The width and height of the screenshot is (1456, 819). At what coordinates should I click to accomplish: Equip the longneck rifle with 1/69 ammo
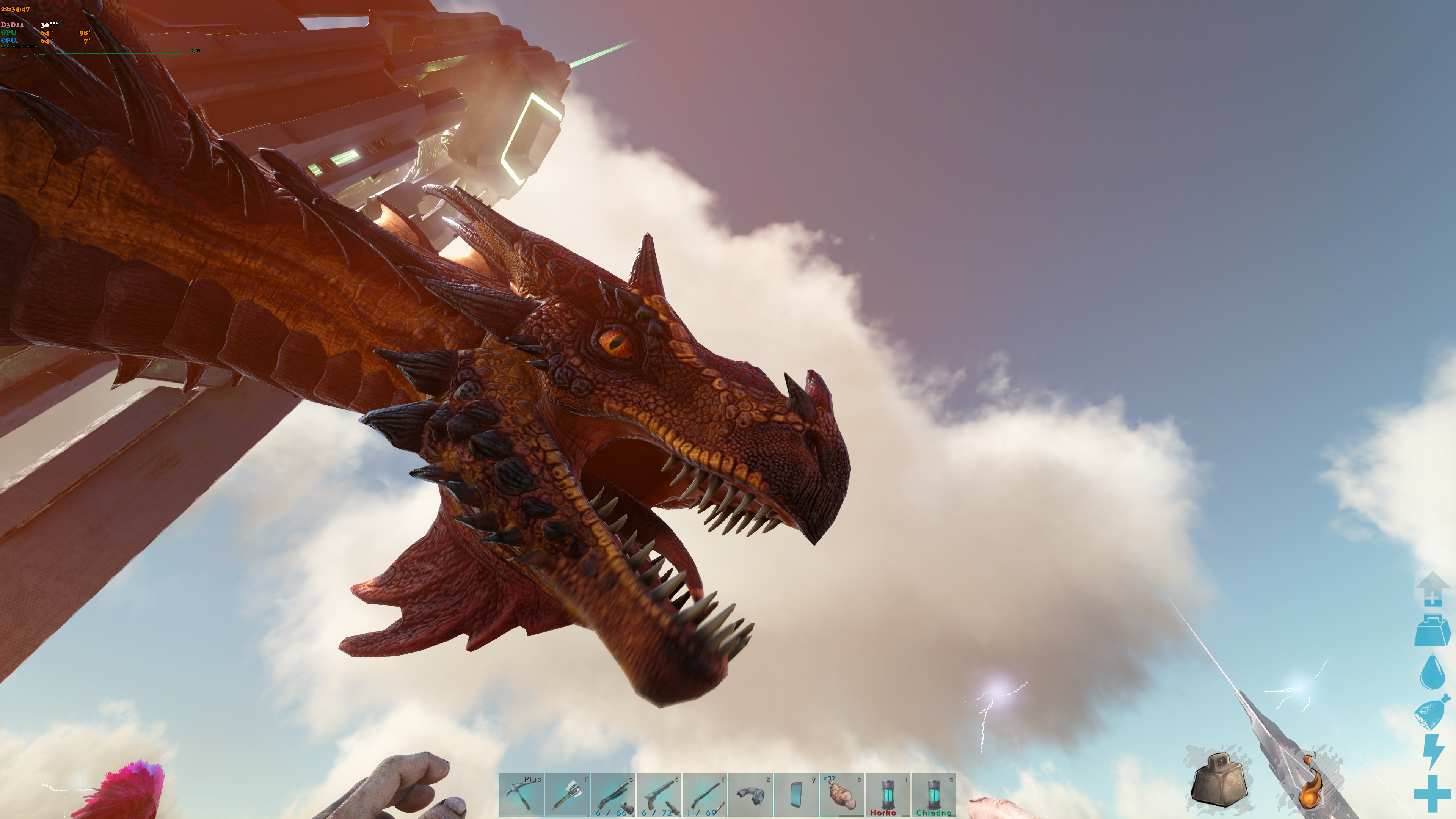tap(705, 795)
